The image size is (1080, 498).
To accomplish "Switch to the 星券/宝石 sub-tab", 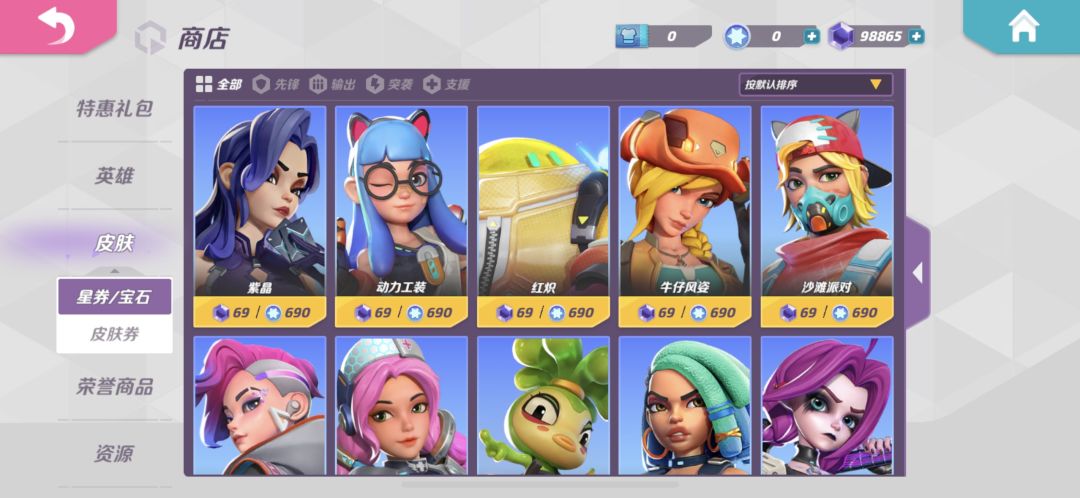I will (x=114, y=297).
